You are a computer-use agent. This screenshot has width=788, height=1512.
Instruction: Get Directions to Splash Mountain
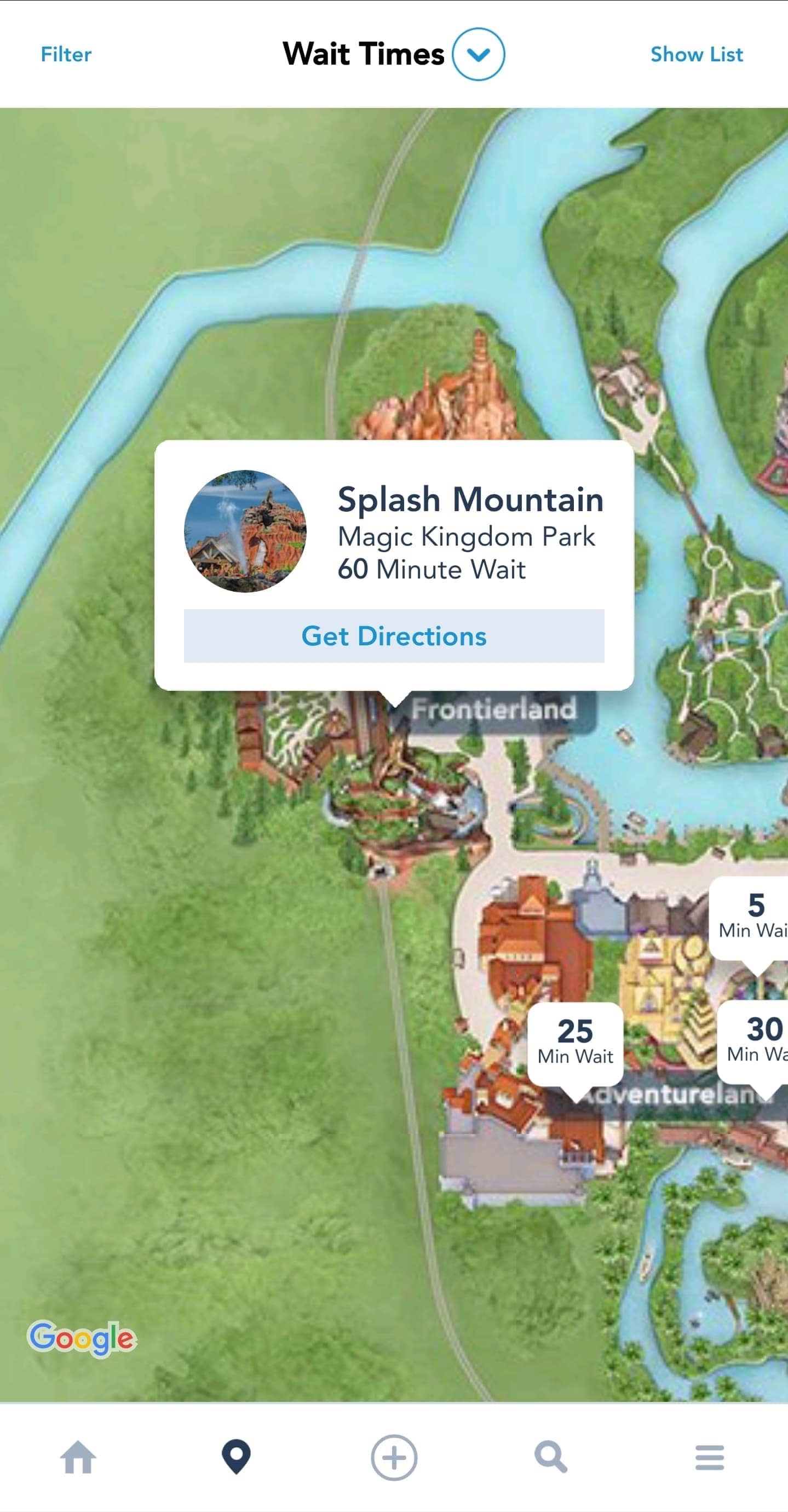tap(394, 635)
